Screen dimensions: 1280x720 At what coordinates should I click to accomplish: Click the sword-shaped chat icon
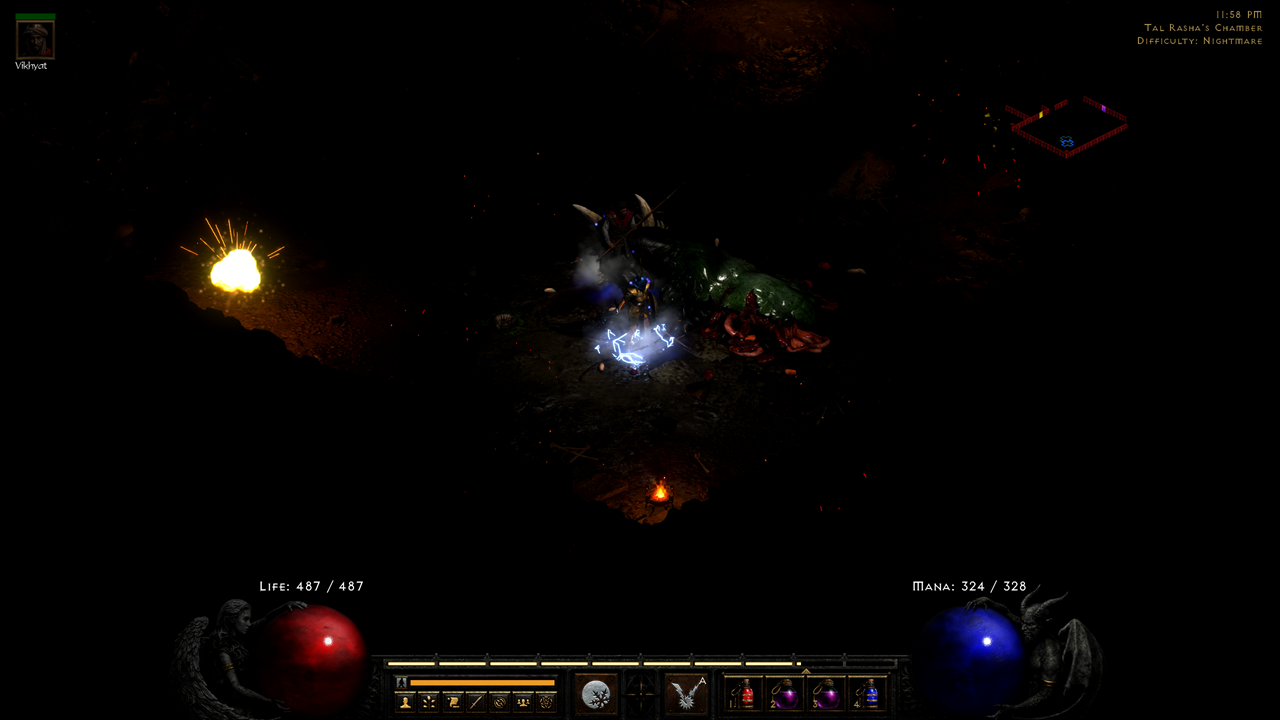[476, 702]
